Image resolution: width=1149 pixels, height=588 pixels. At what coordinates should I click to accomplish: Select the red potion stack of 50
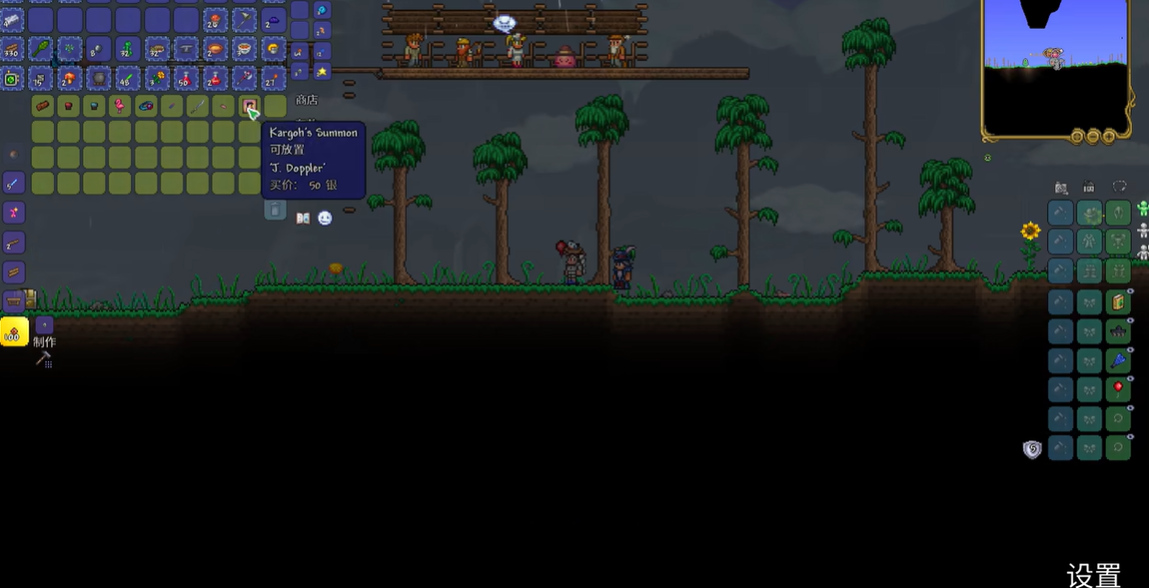tap(186, 77)
